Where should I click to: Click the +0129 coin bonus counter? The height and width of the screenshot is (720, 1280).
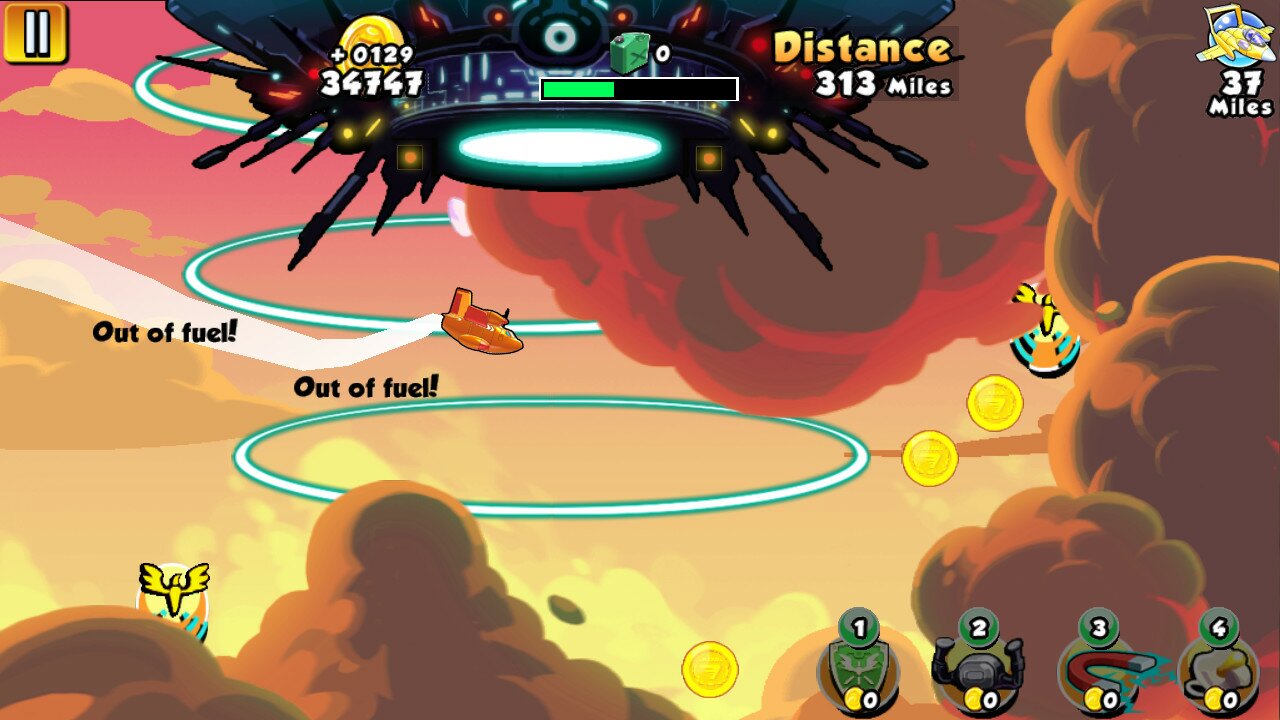coord(370,55)
